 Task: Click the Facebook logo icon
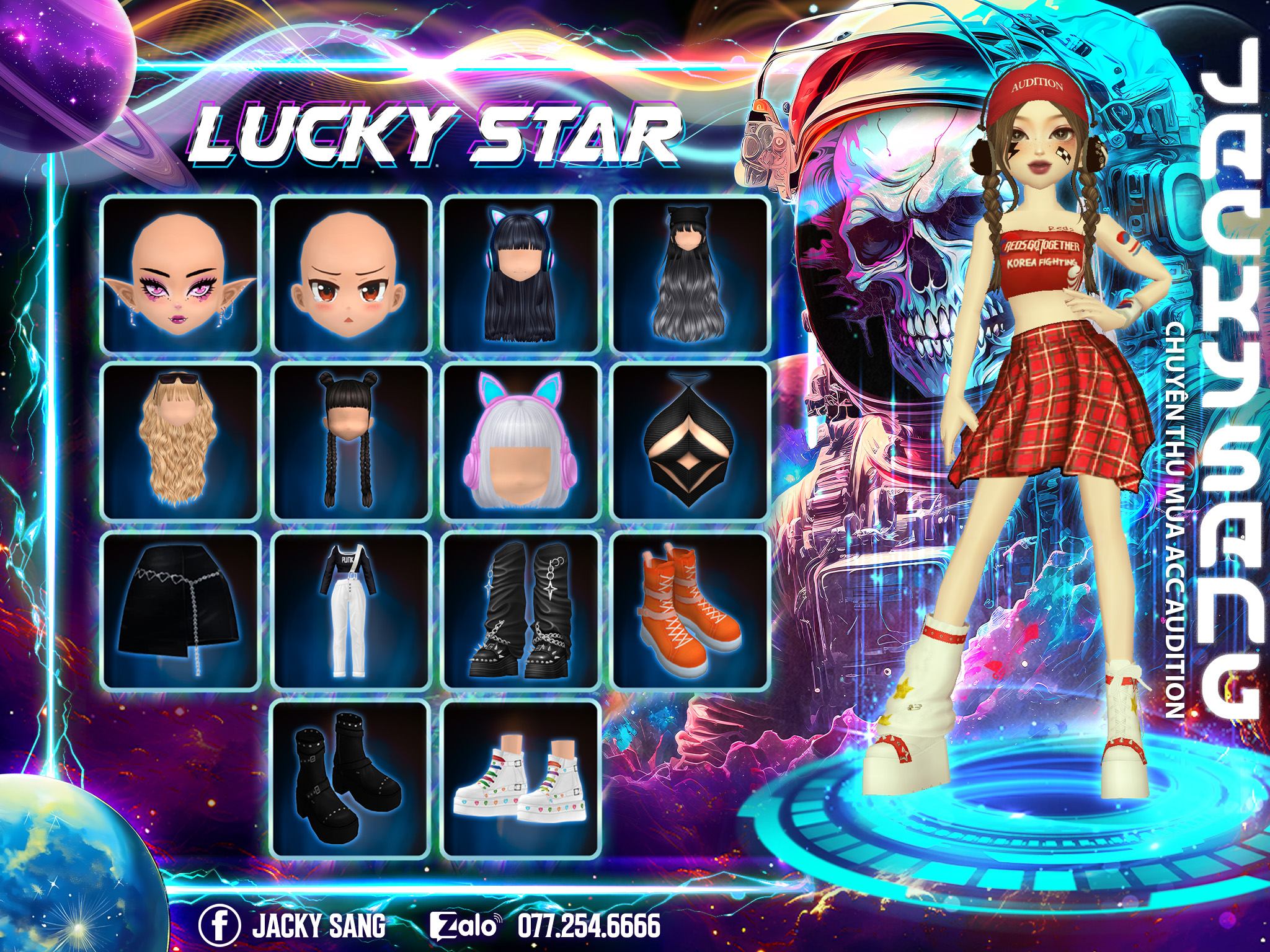(x=220, y=925)
